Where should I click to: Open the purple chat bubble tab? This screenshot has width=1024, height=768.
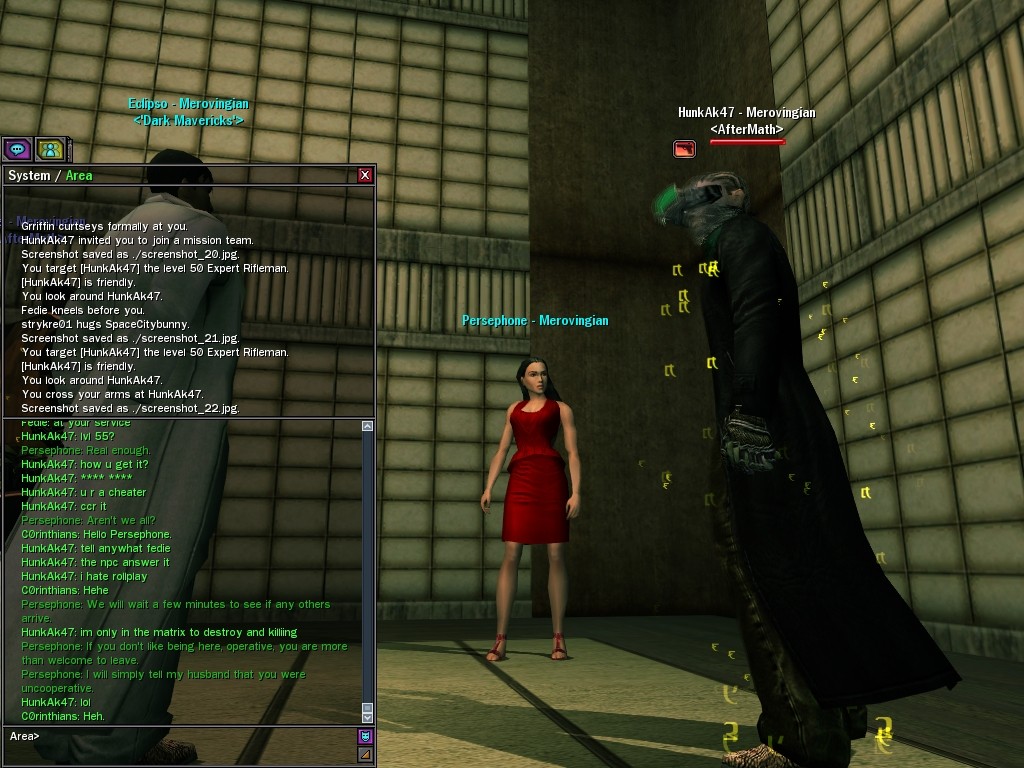[17, 150]
